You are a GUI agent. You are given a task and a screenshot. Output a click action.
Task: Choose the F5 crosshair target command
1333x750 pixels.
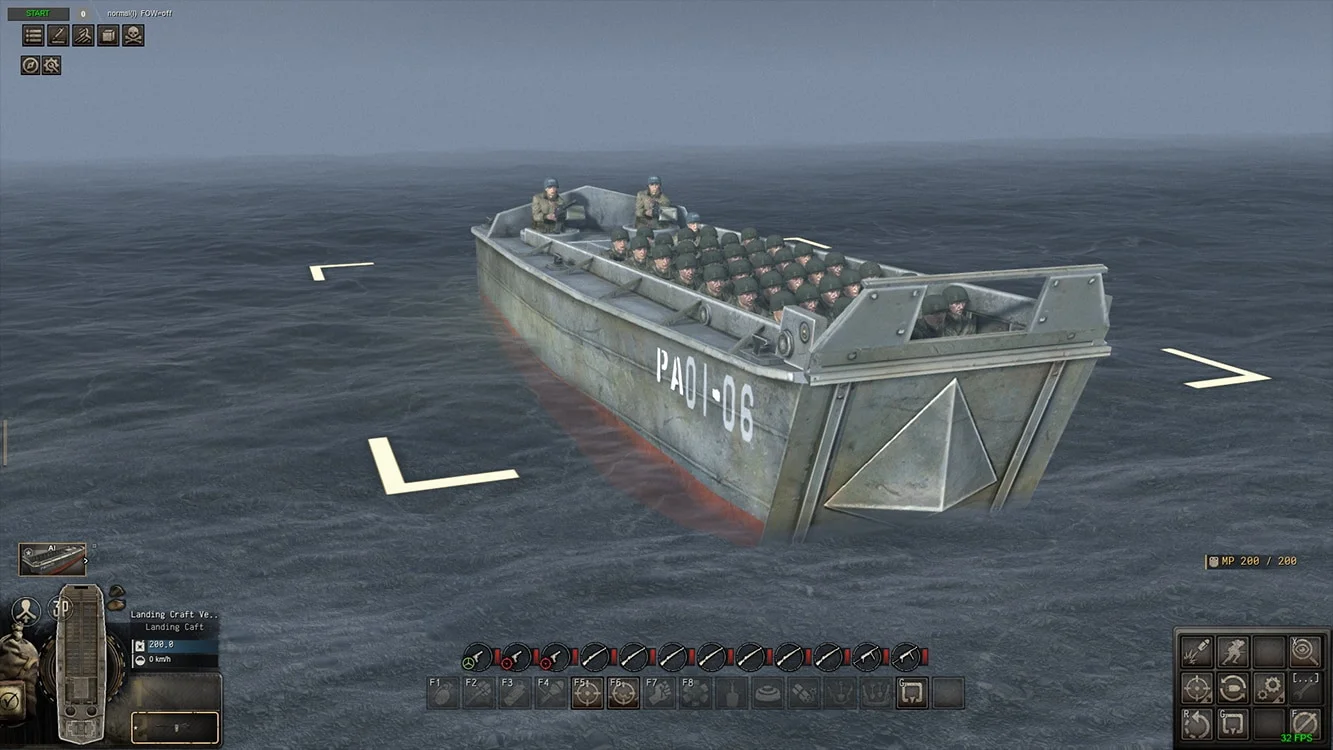coord(587,693)
